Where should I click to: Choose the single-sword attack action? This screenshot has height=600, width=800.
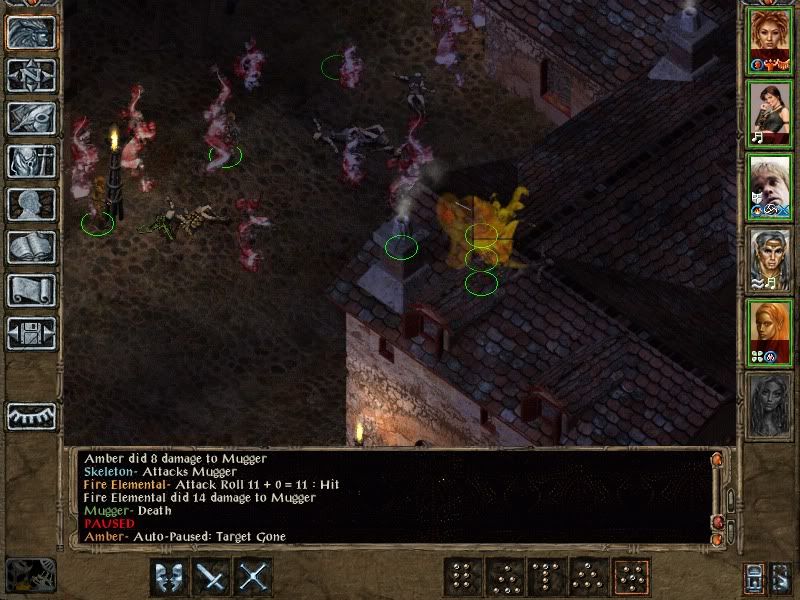click(212, 577)
